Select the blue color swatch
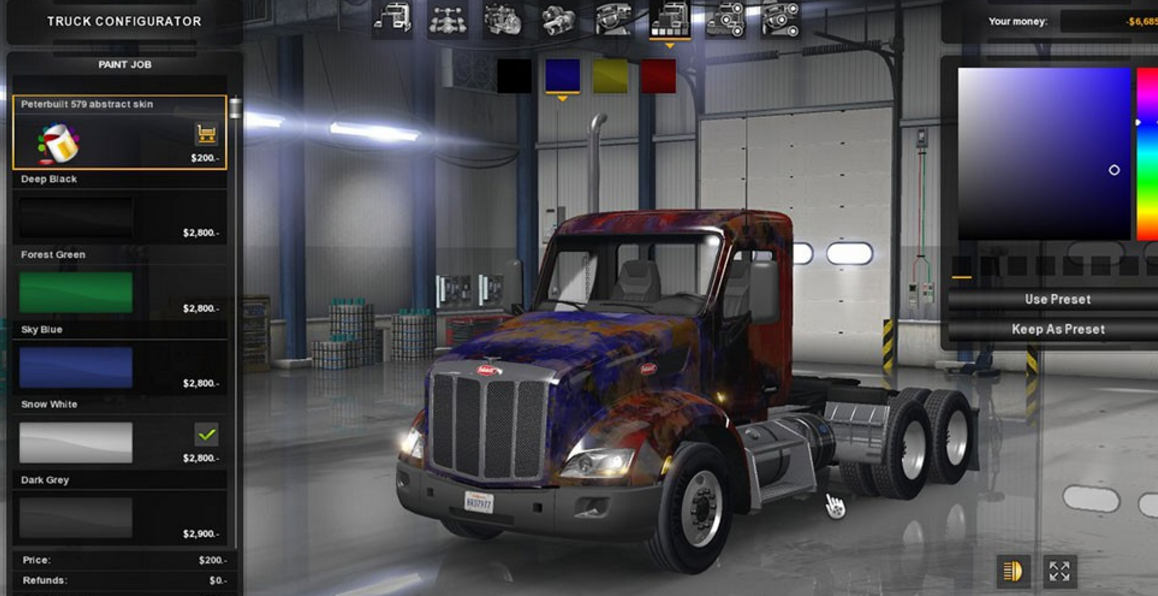 (562, 76)
